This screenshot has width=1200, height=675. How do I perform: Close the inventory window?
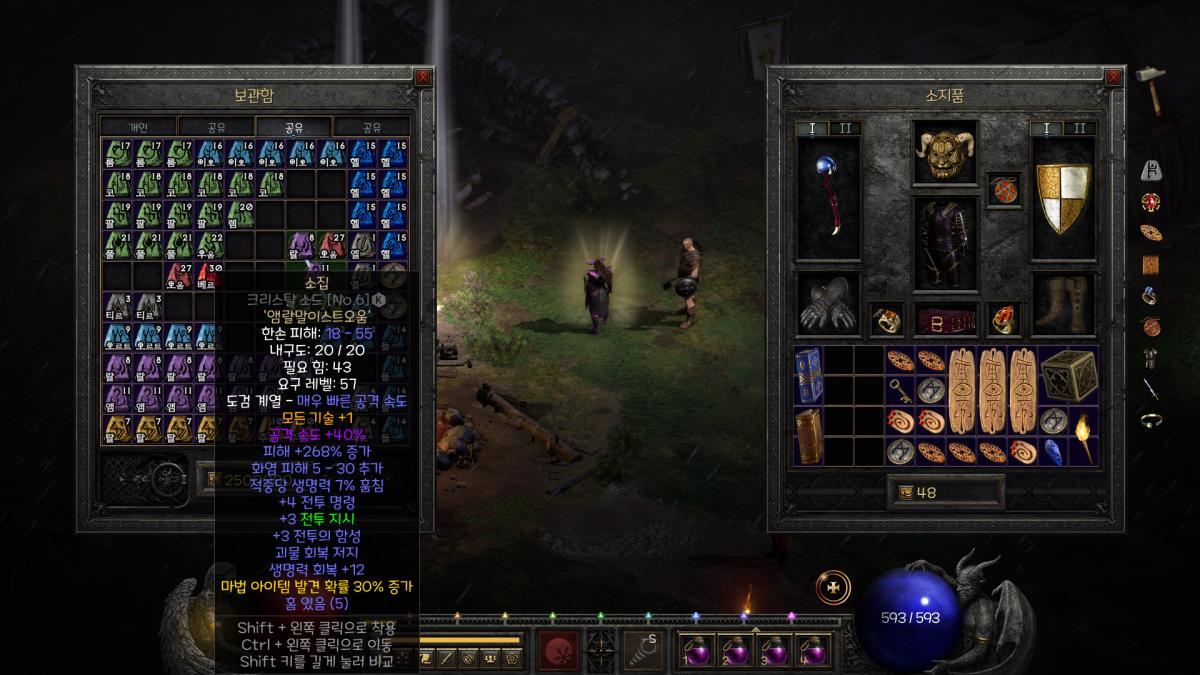pos(1115,77)
